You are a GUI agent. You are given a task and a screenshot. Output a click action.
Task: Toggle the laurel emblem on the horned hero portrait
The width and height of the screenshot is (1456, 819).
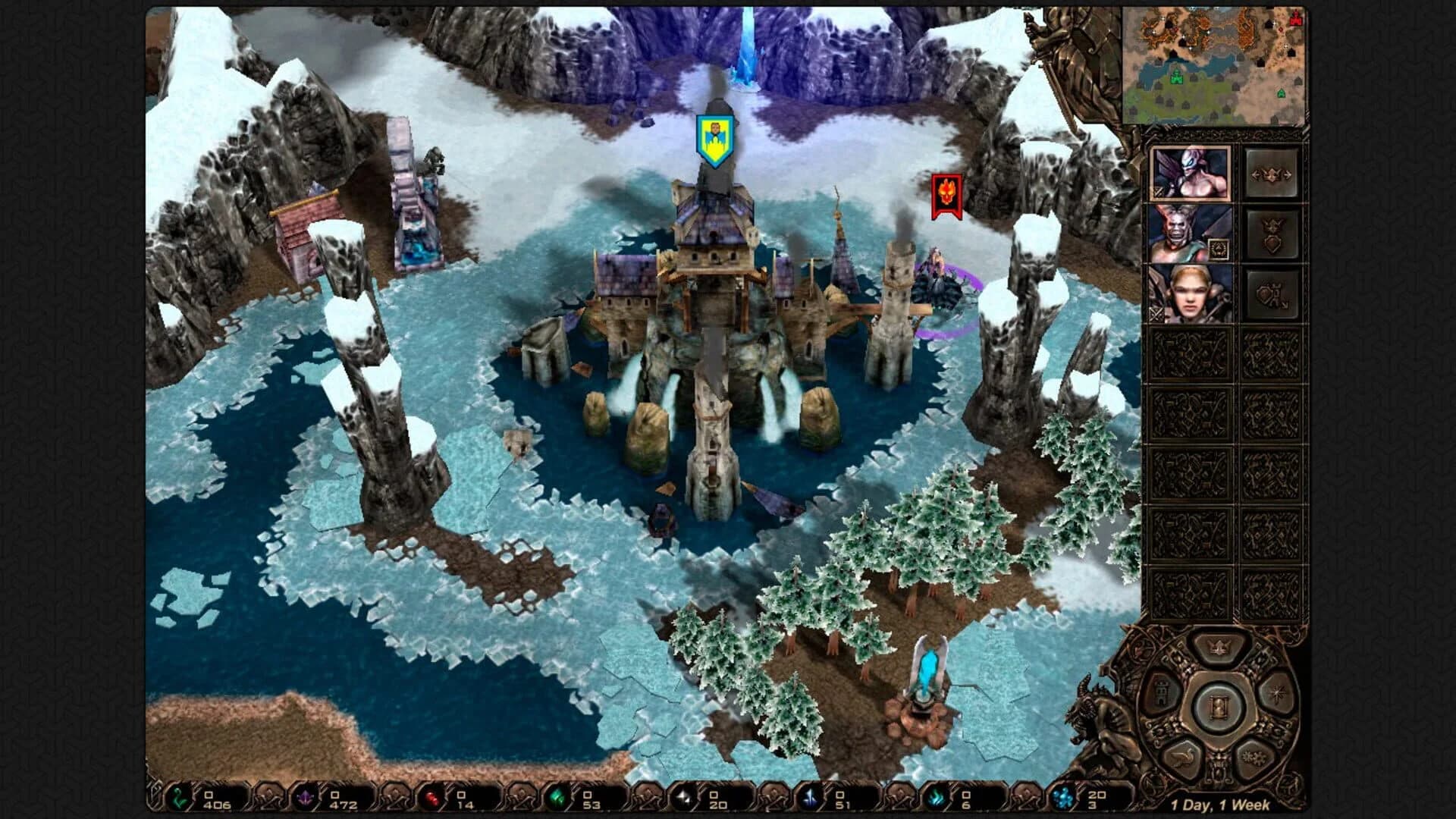1219,249
